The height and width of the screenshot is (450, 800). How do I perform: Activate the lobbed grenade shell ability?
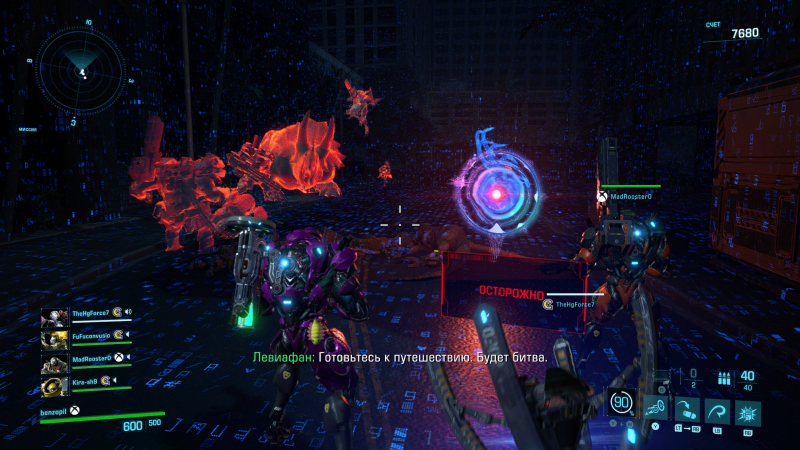tap(685, 407)
